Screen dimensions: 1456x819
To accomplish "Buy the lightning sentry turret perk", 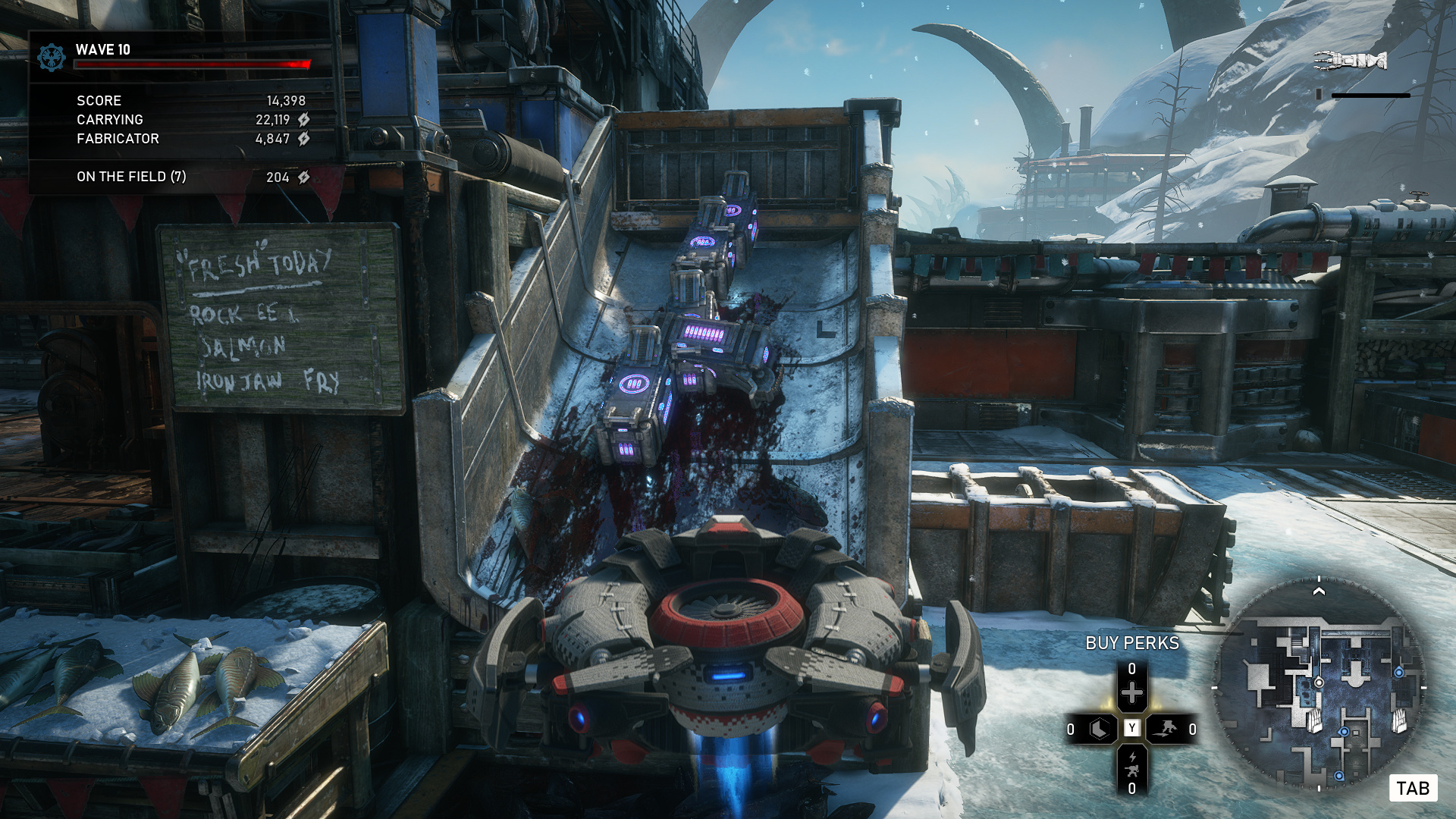I will 1131,764.
